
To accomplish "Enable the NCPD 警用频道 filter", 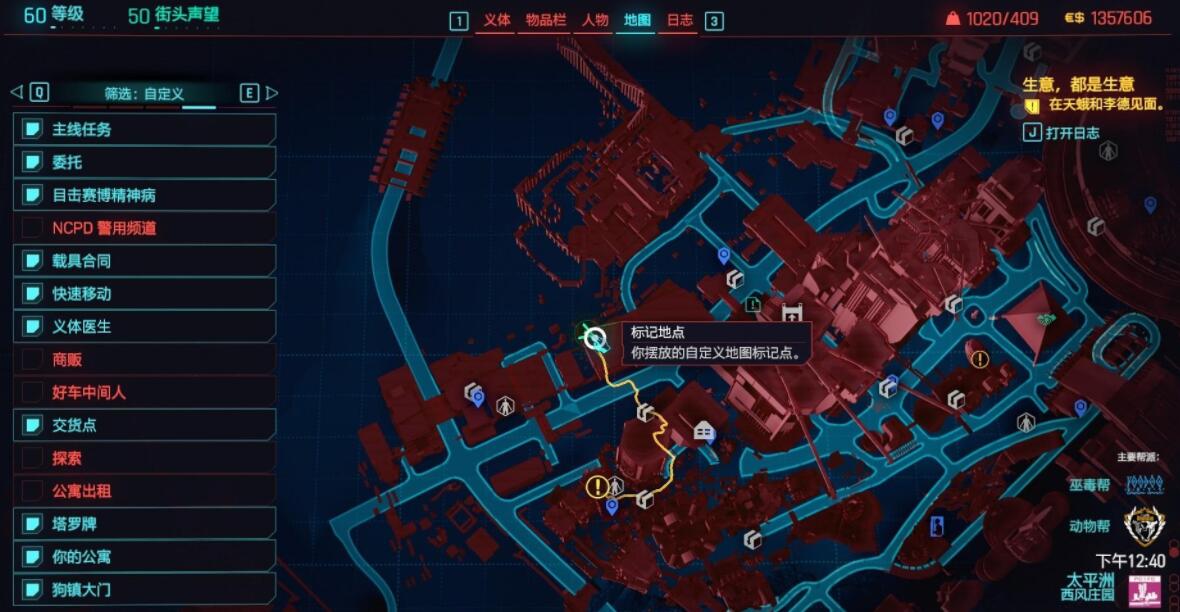I will [145, 228].
